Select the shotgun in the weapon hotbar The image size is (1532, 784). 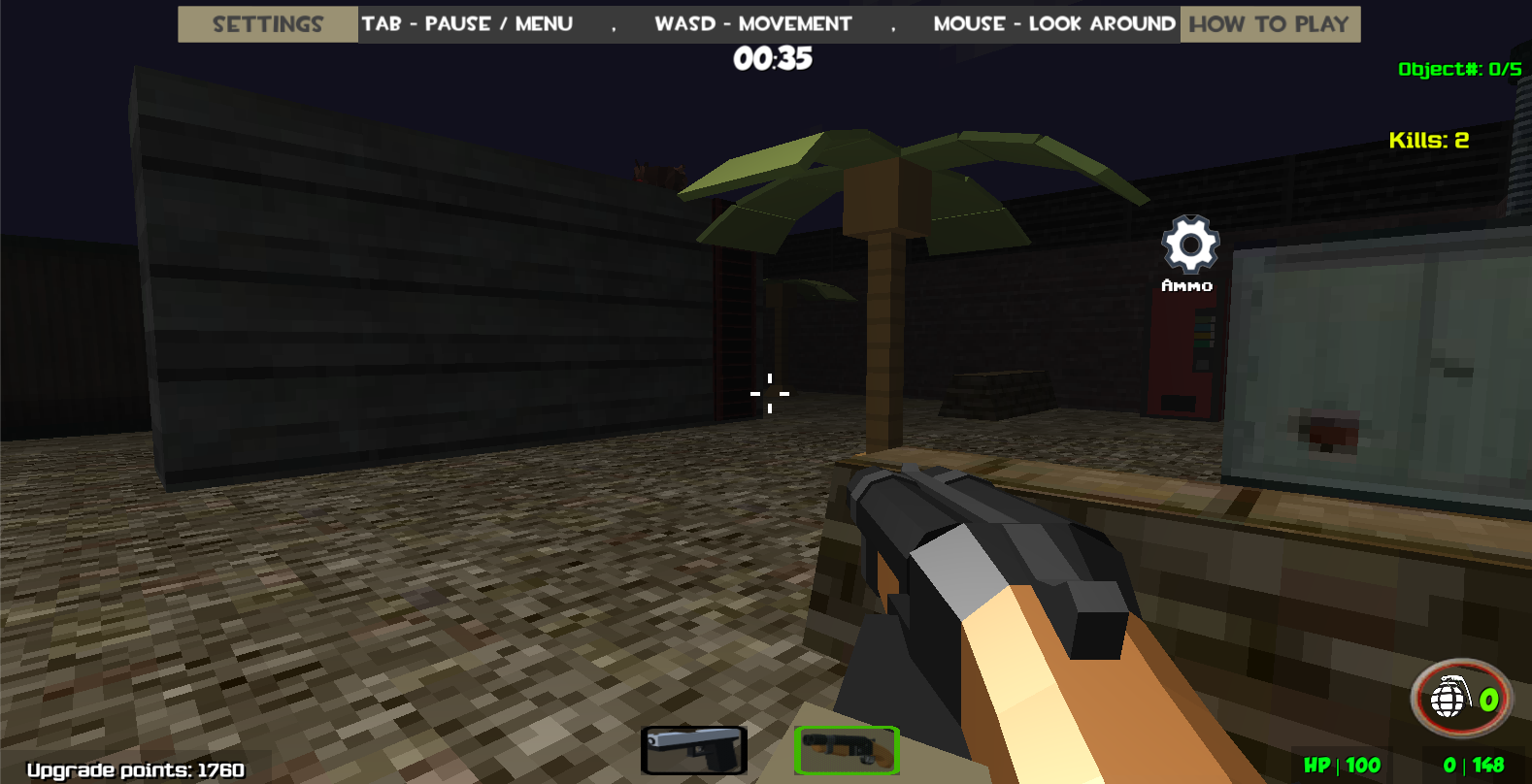(x=846, y=748)
